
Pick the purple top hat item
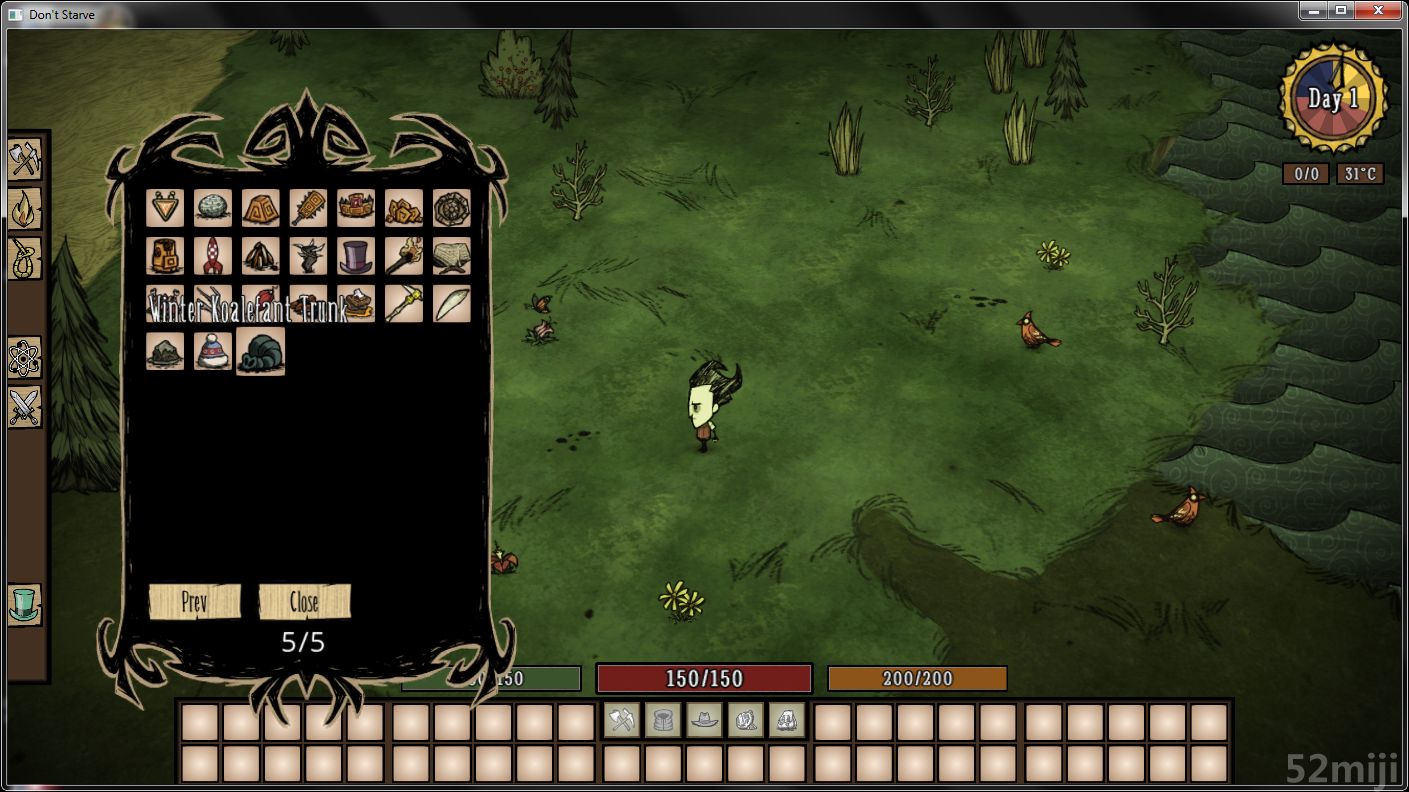356,256
